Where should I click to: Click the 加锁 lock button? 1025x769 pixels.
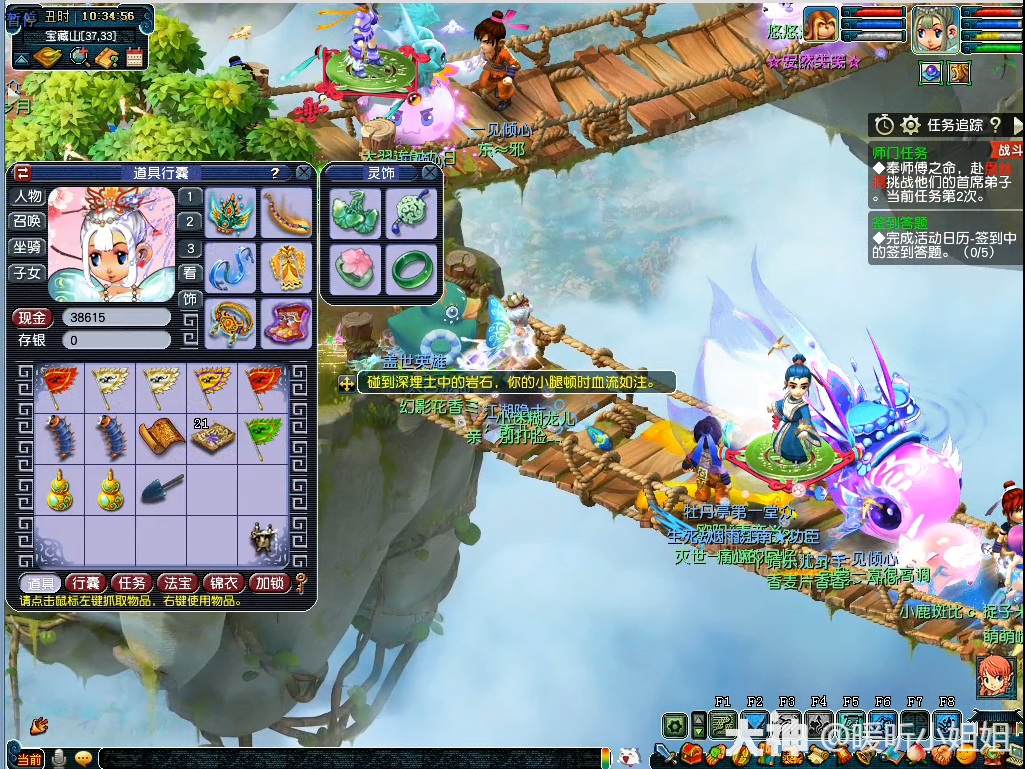(x=268, y=583)
